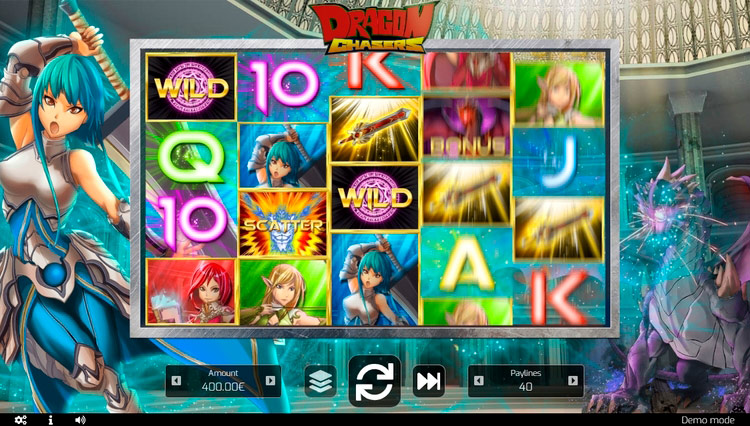
Task: Increase the number of Paylines
Action: click(573, 381)
